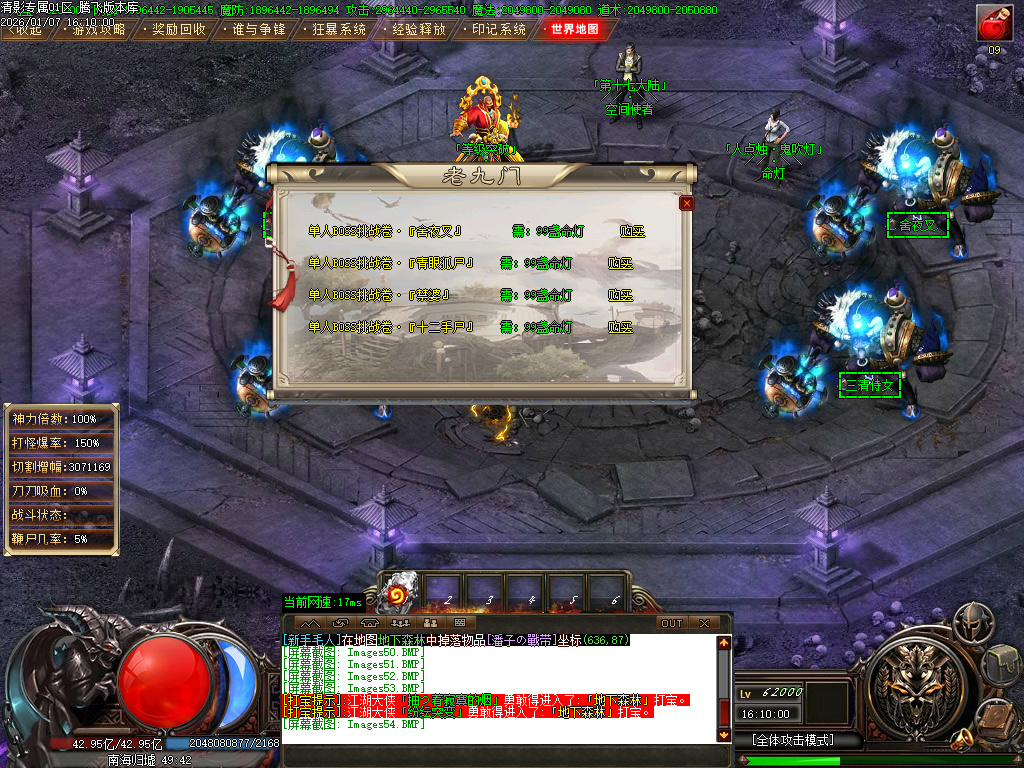Buy the 禁婆 boss challenge scroll

(621, 295)
